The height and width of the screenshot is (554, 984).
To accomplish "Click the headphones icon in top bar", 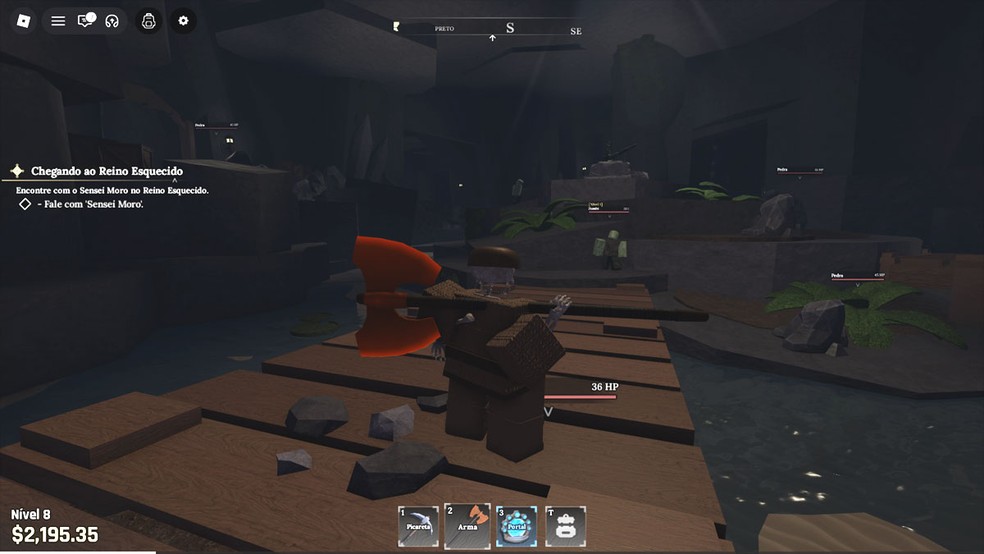I will (112, 20).
